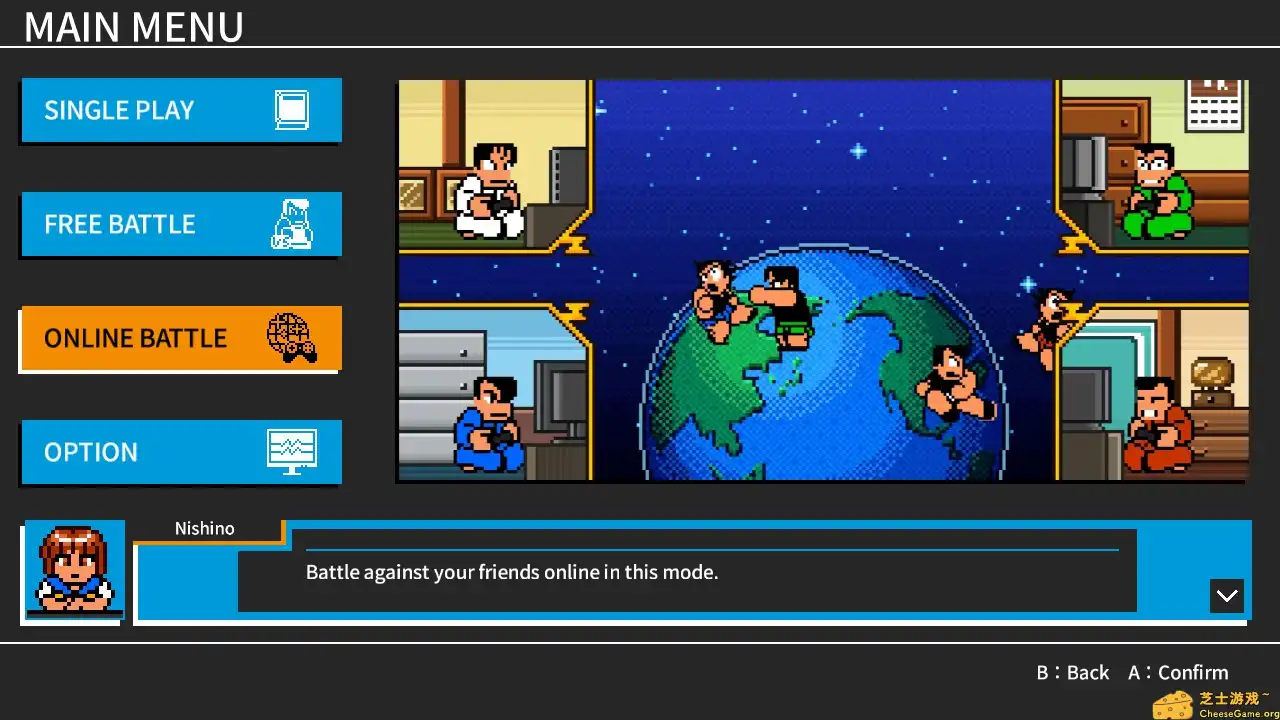Click the dialogue text about battling friends online
This screenshot has width=1280, height=720.
[513, 572]
